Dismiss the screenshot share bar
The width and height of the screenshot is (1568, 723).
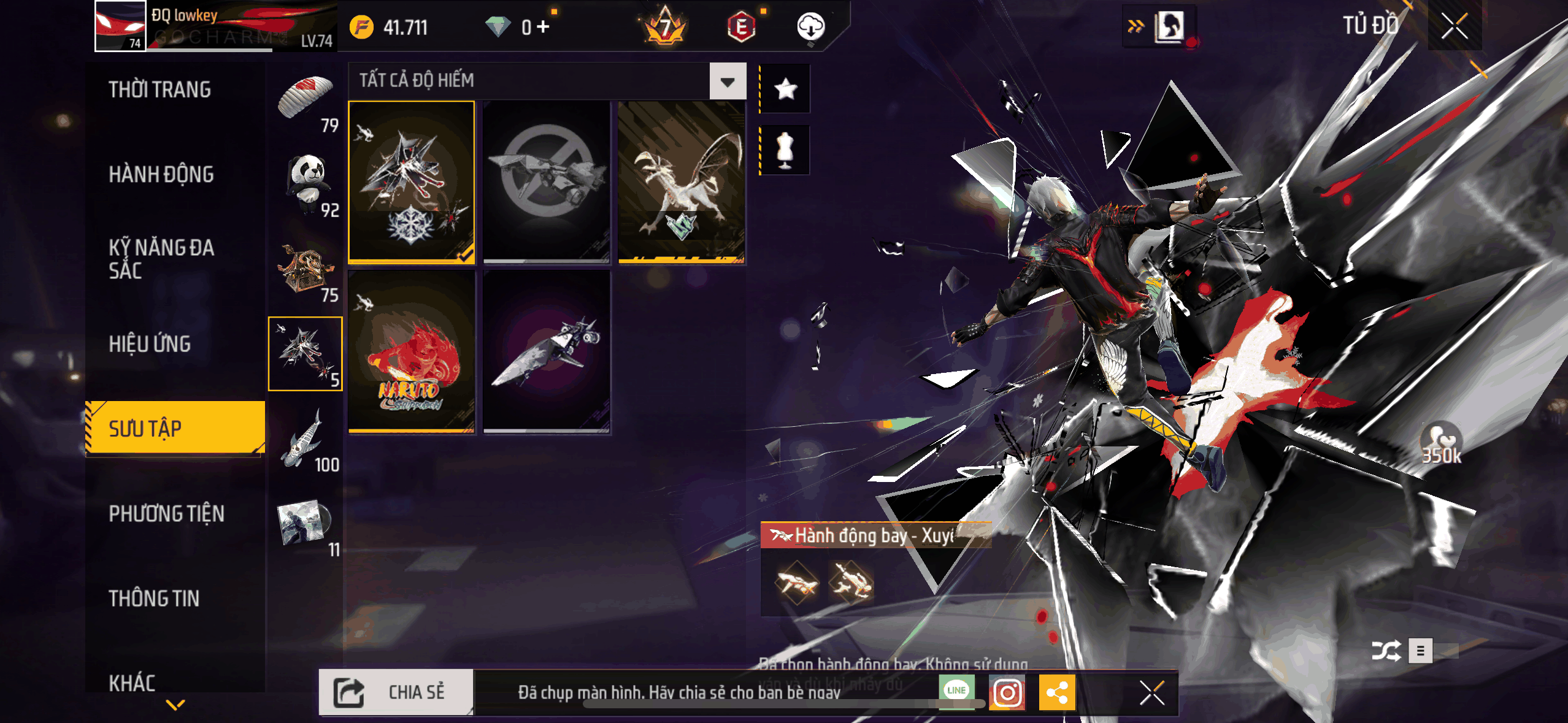coord(1151,694)
